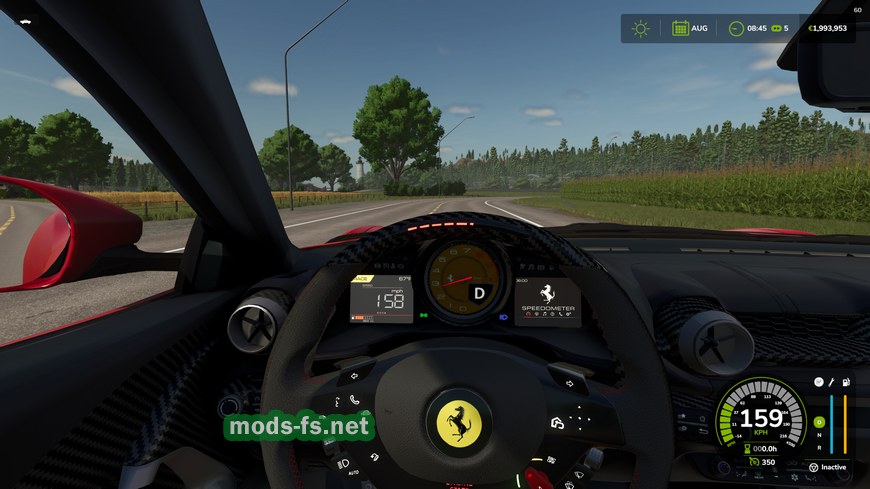Choose the N neutral gear indicator
Screen dimensions: 870x489
coord(819,436)
